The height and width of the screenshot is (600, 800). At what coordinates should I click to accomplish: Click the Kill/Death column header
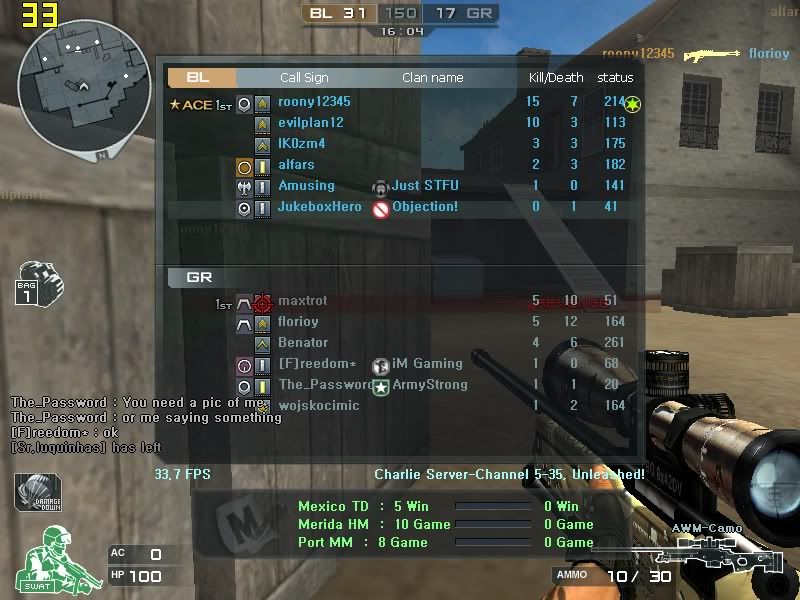click(x=556, y=78)
